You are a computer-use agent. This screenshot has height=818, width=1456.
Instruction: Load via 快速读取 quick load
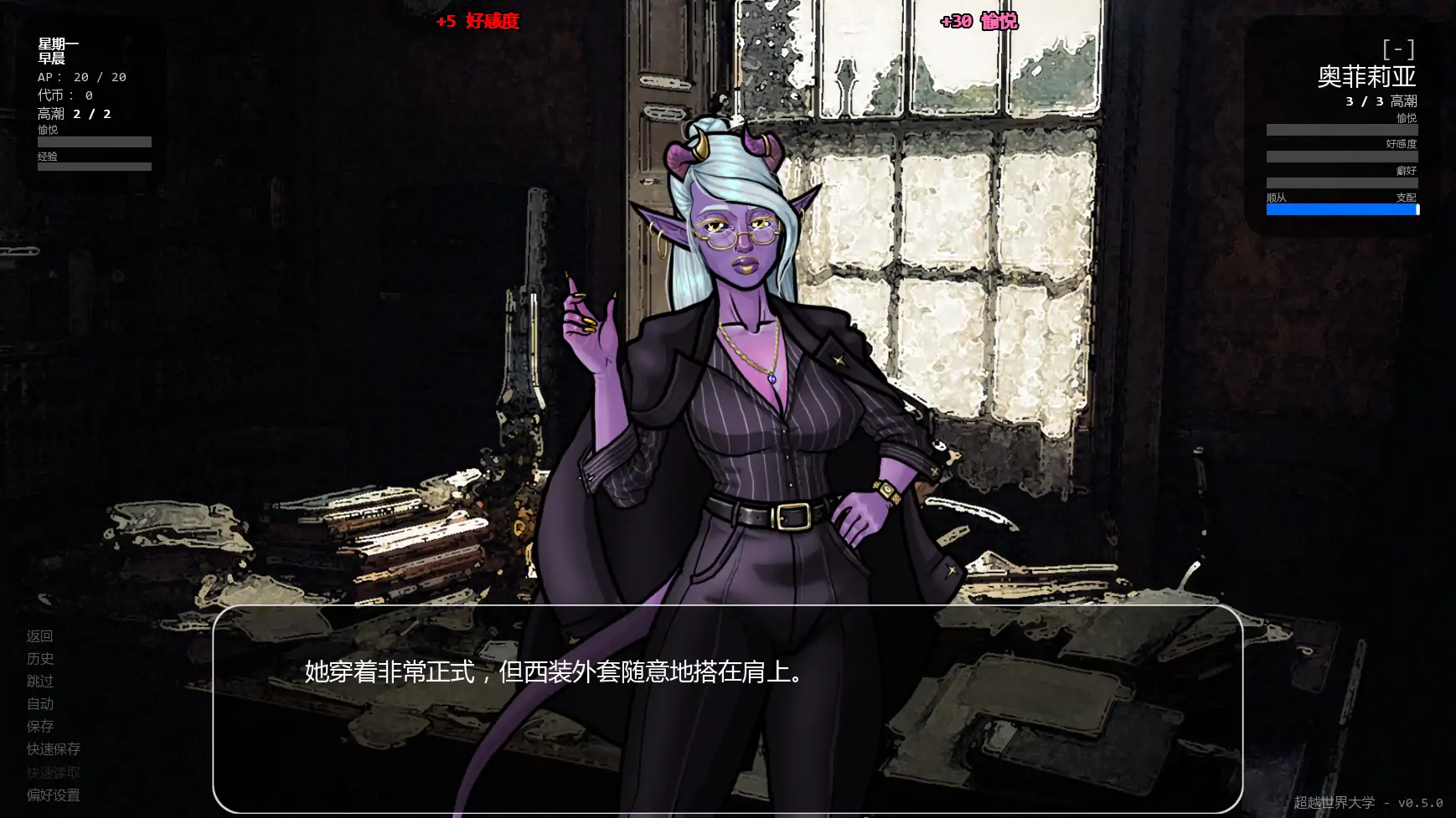(52, 772)
